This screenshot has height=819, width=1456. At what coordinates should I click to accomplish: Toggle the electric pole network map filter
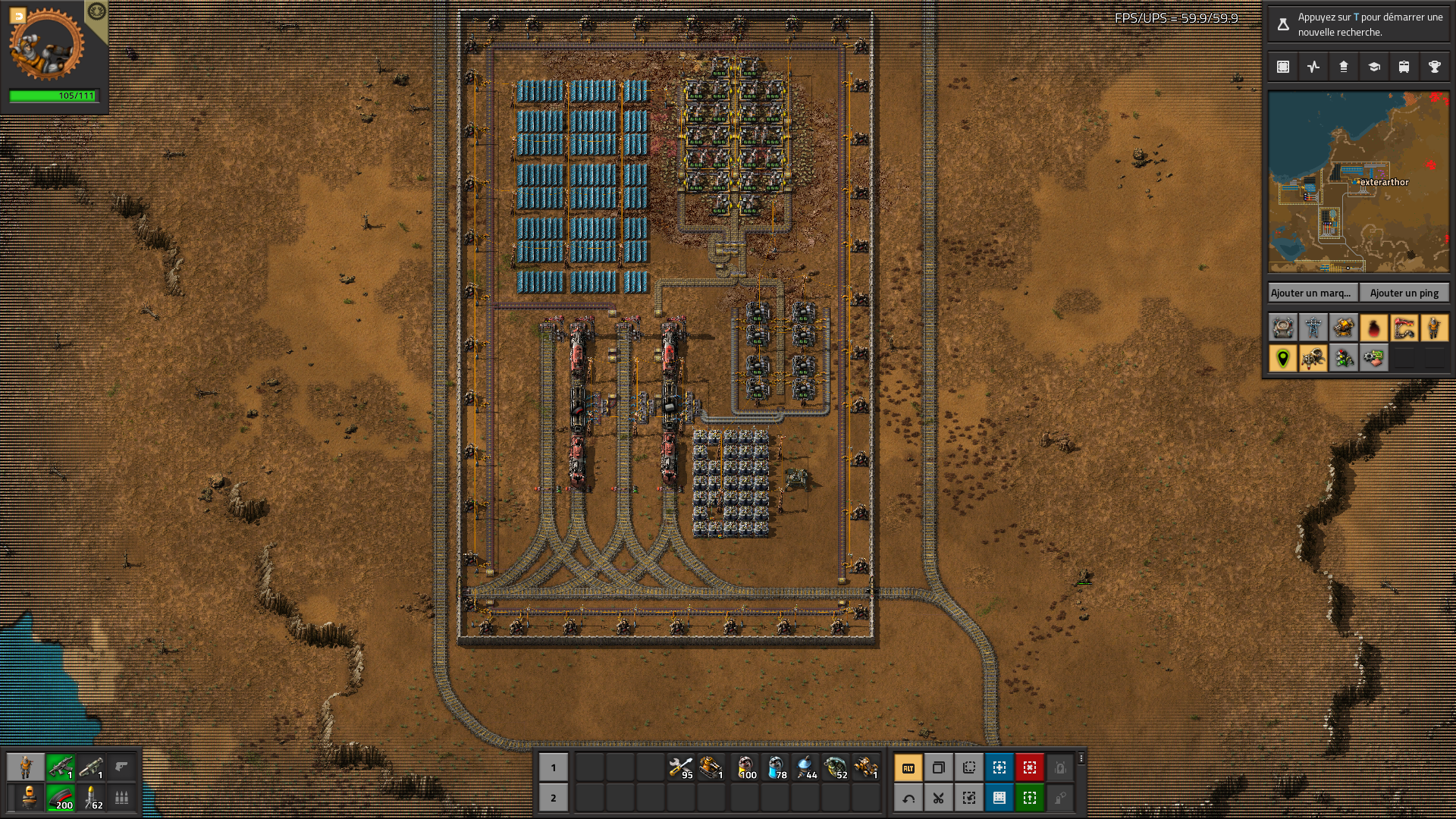[1313, 328]
